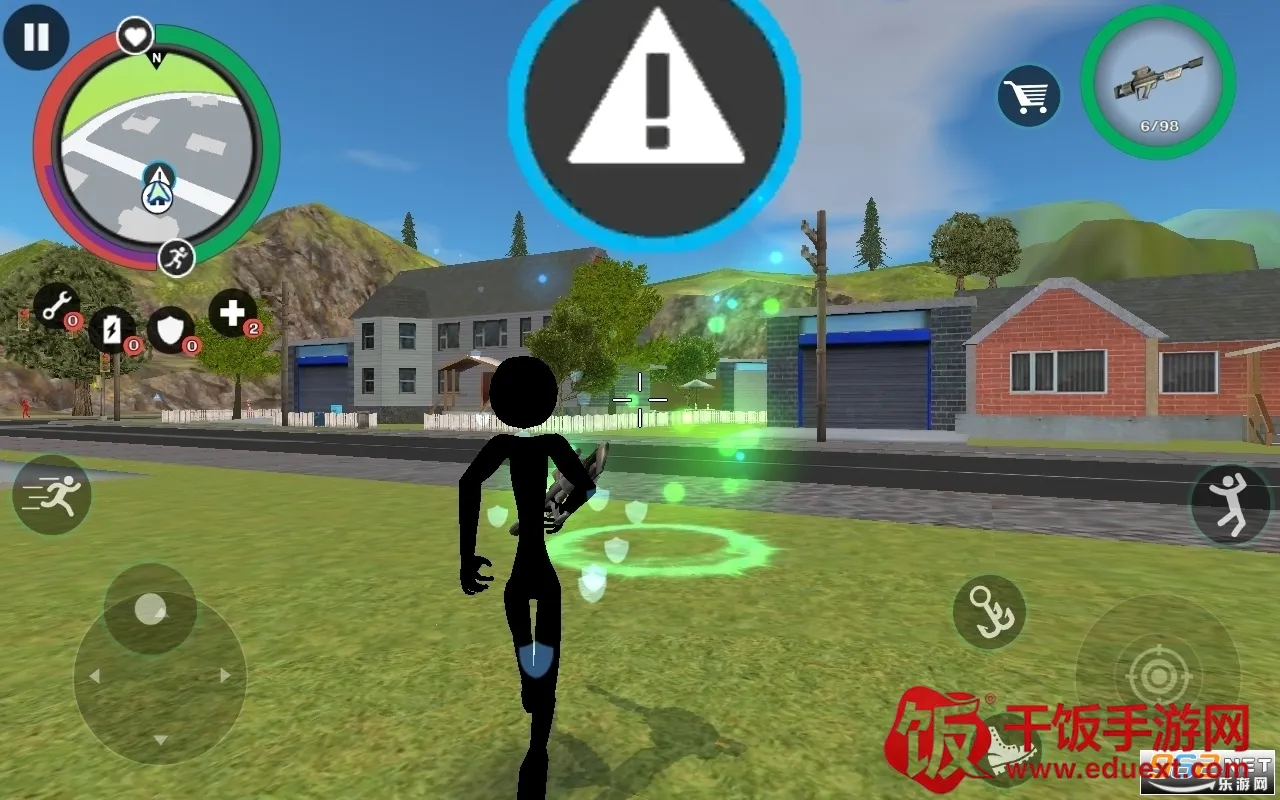Use the wrench repair item
1280x800 pixels.
57,305
